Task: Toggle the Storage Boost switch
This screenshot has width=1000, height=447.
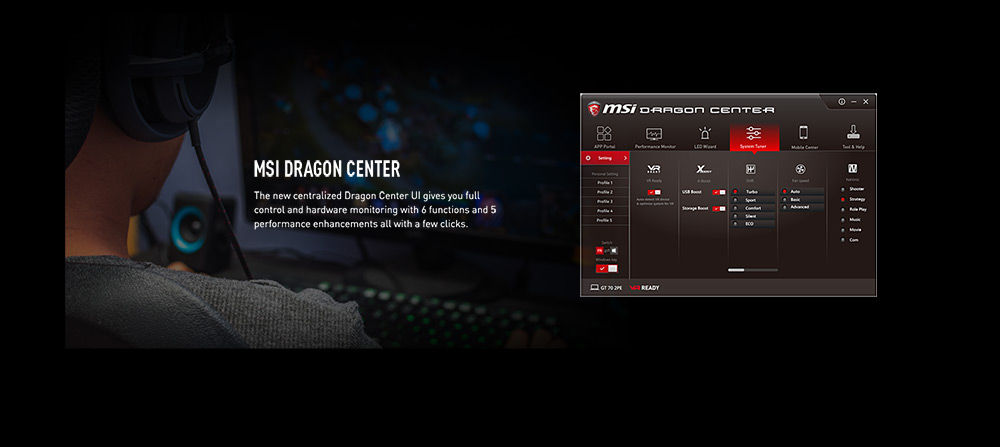Action: (719, 208)
